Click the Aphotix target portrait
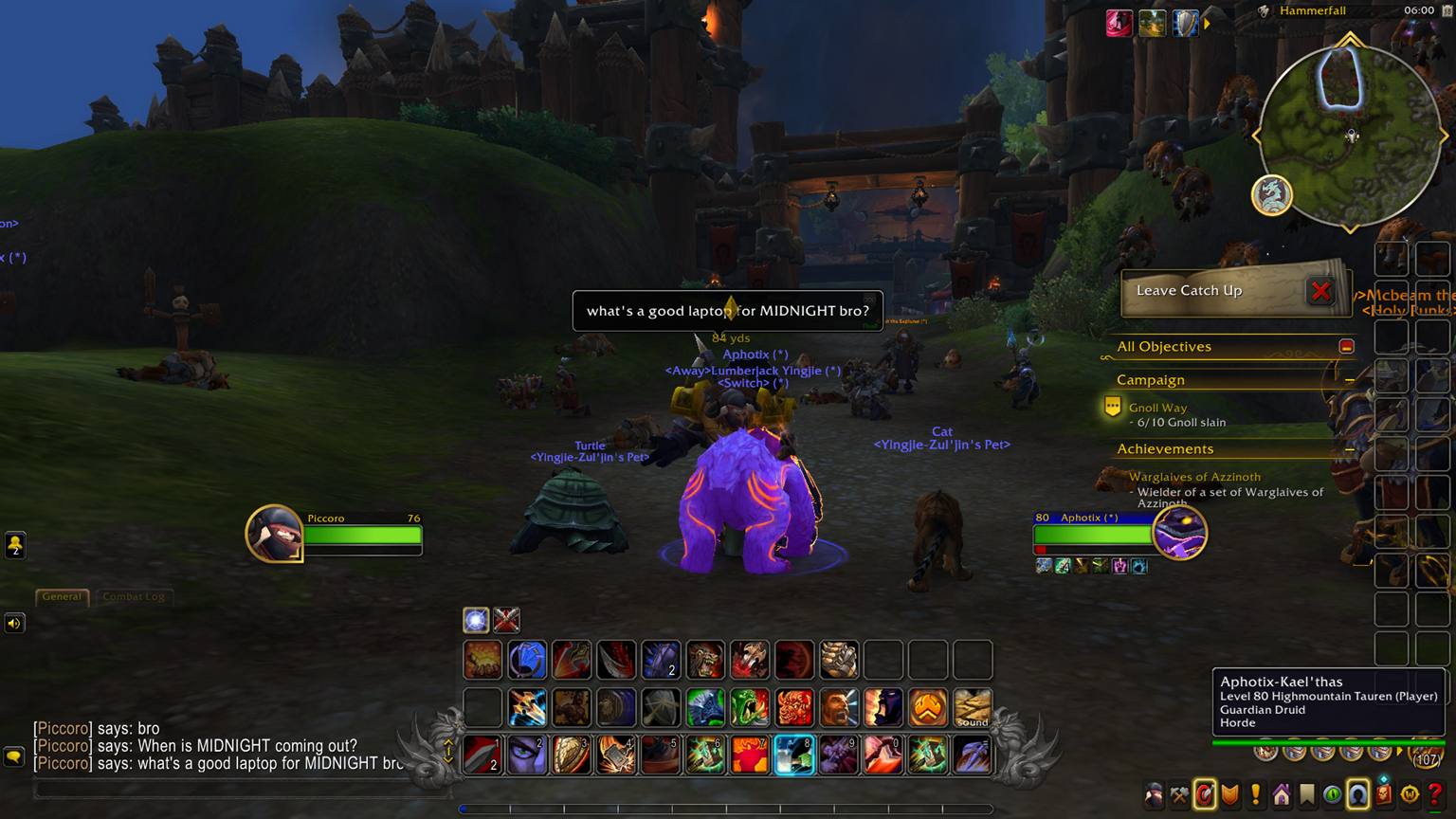1456x819 pixels. 1179,532
